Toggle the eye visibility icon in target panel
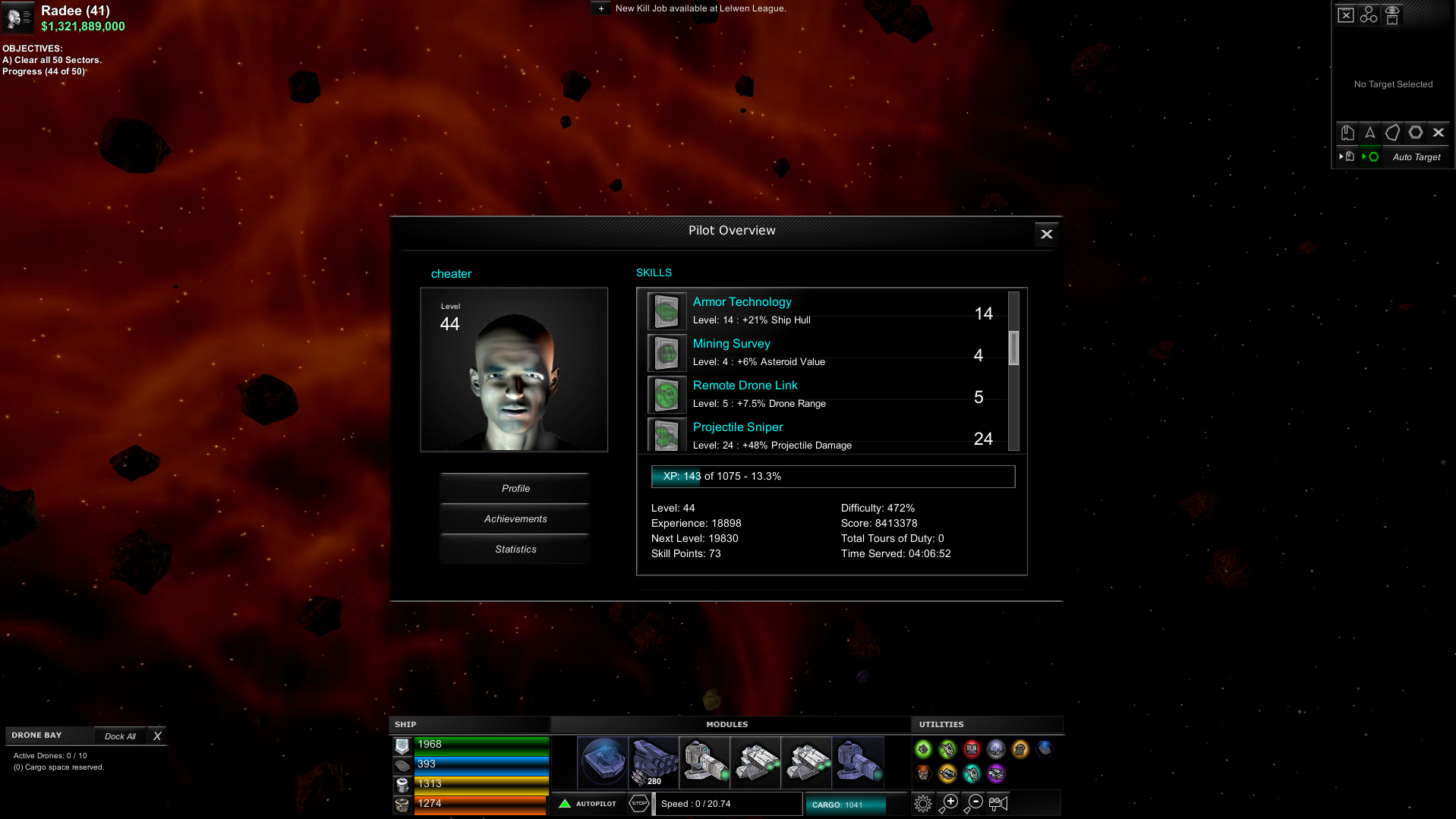 click(1392, 14)
